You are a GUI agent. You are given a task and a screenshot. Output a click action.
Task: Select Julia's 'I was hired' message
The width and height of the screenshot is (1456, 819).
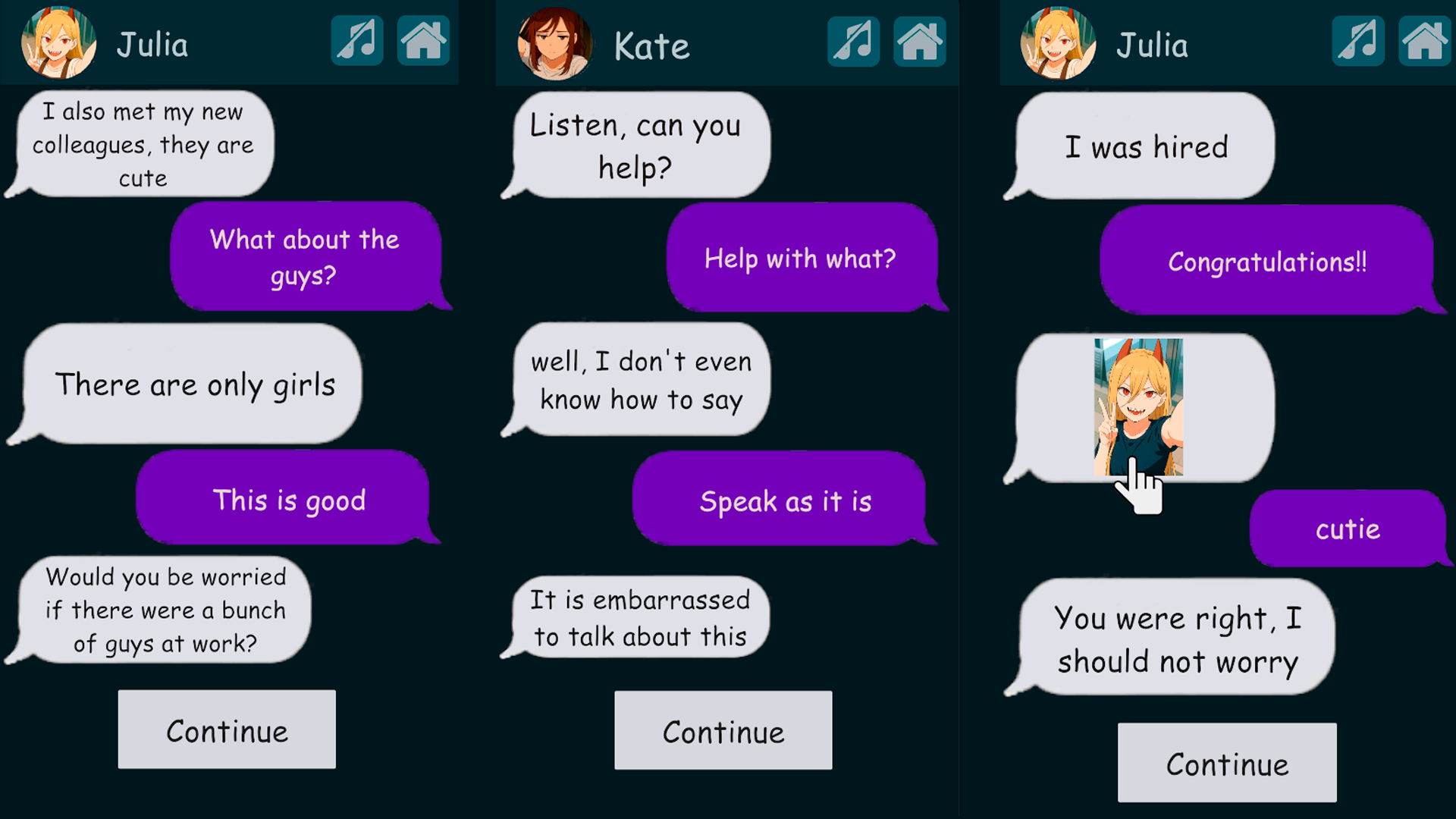click(x=1147, y=146)
